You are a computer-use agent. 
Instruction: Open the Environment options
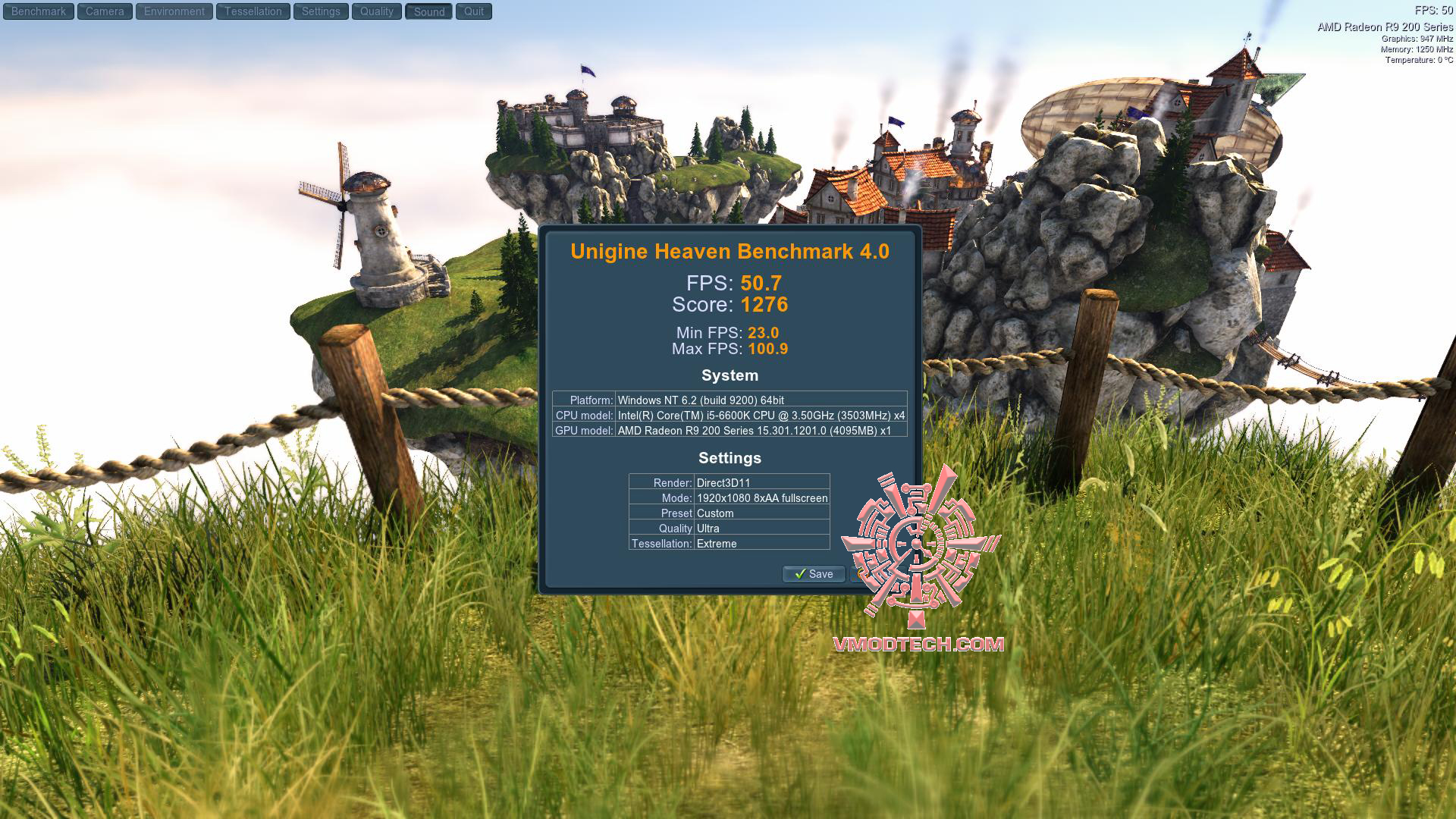coord(174,11)
